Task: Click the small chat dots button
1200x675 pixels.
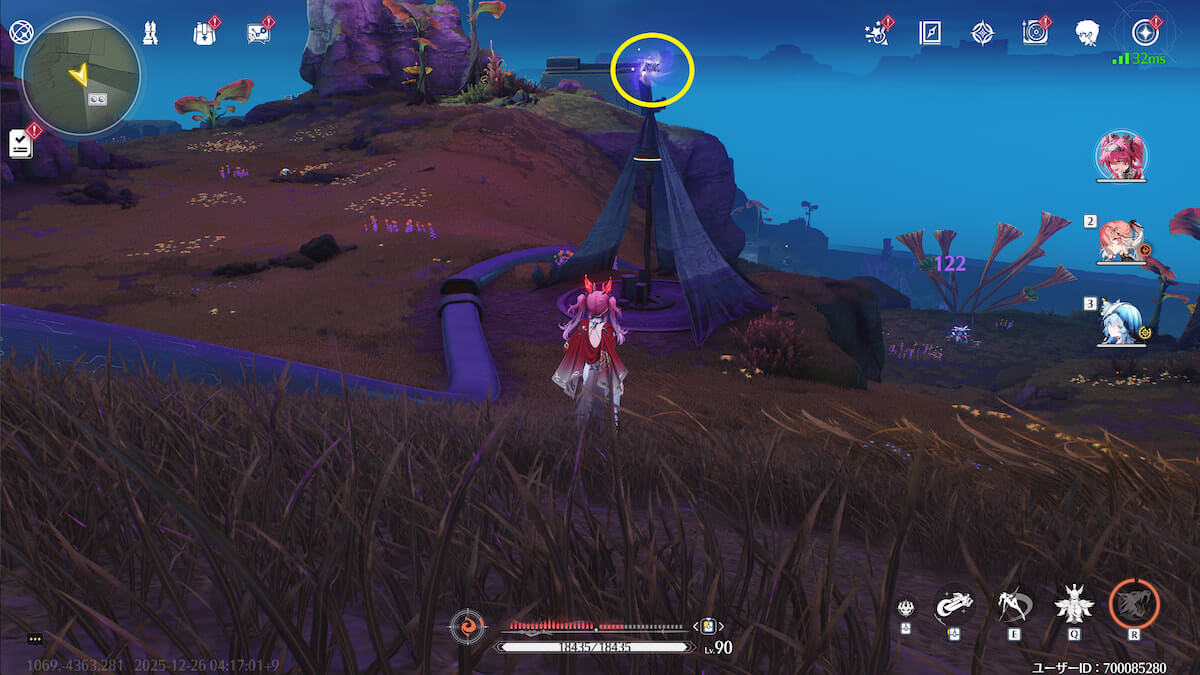Action: click(x=35, y=638)
